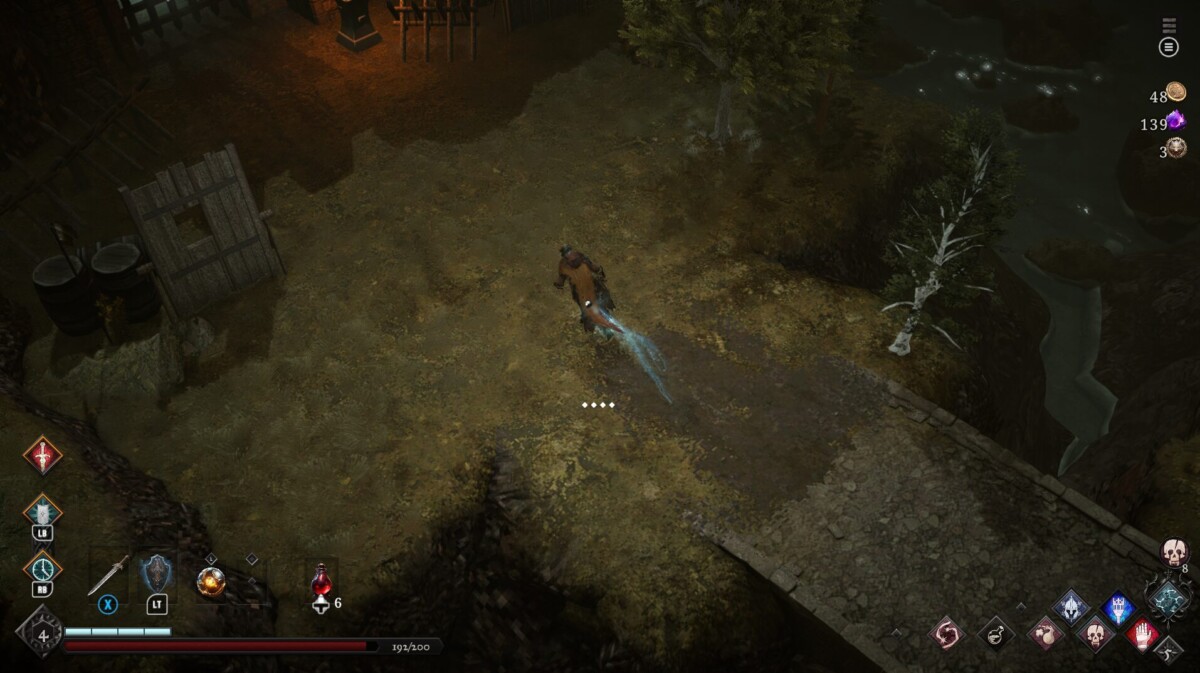
Task: Select the round cracked skull counter icon
Action: tap(1173, 551)
